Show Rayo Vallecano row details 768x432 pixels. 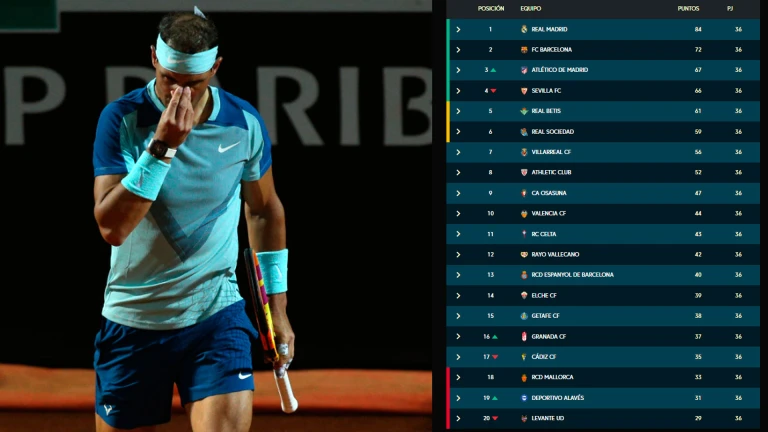(458, 254)
